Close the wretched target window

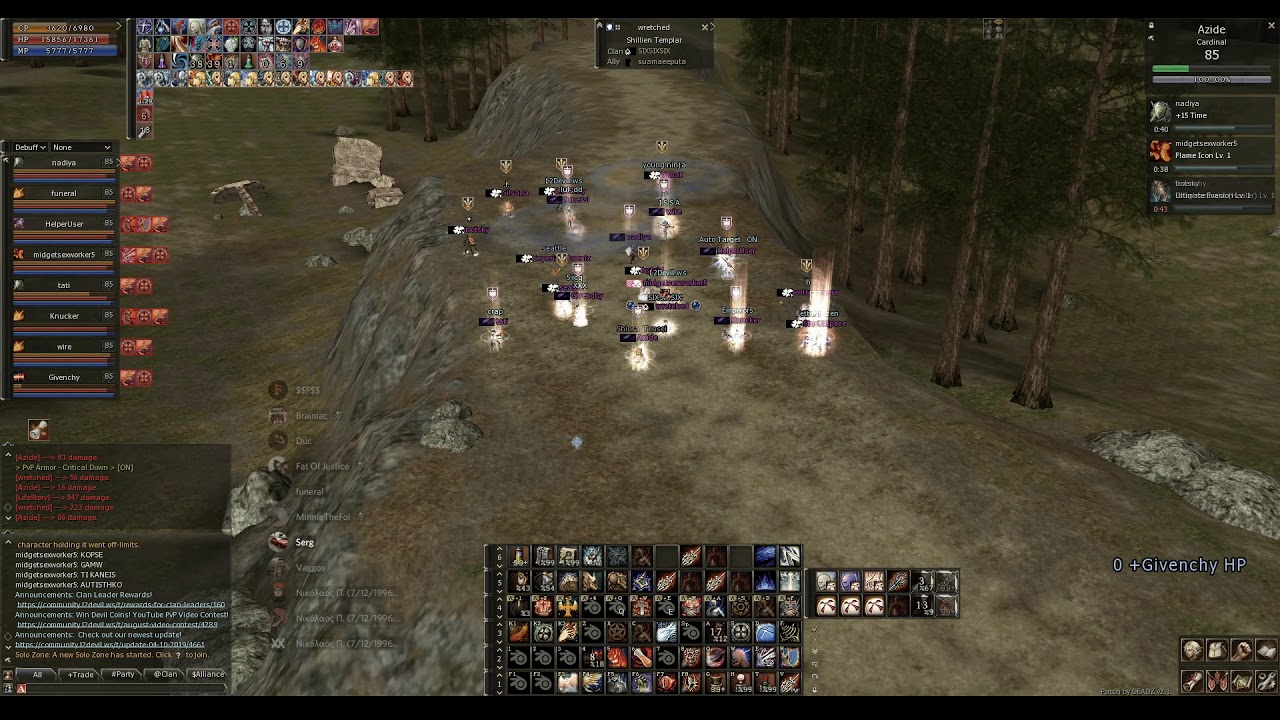coord(705,27)
